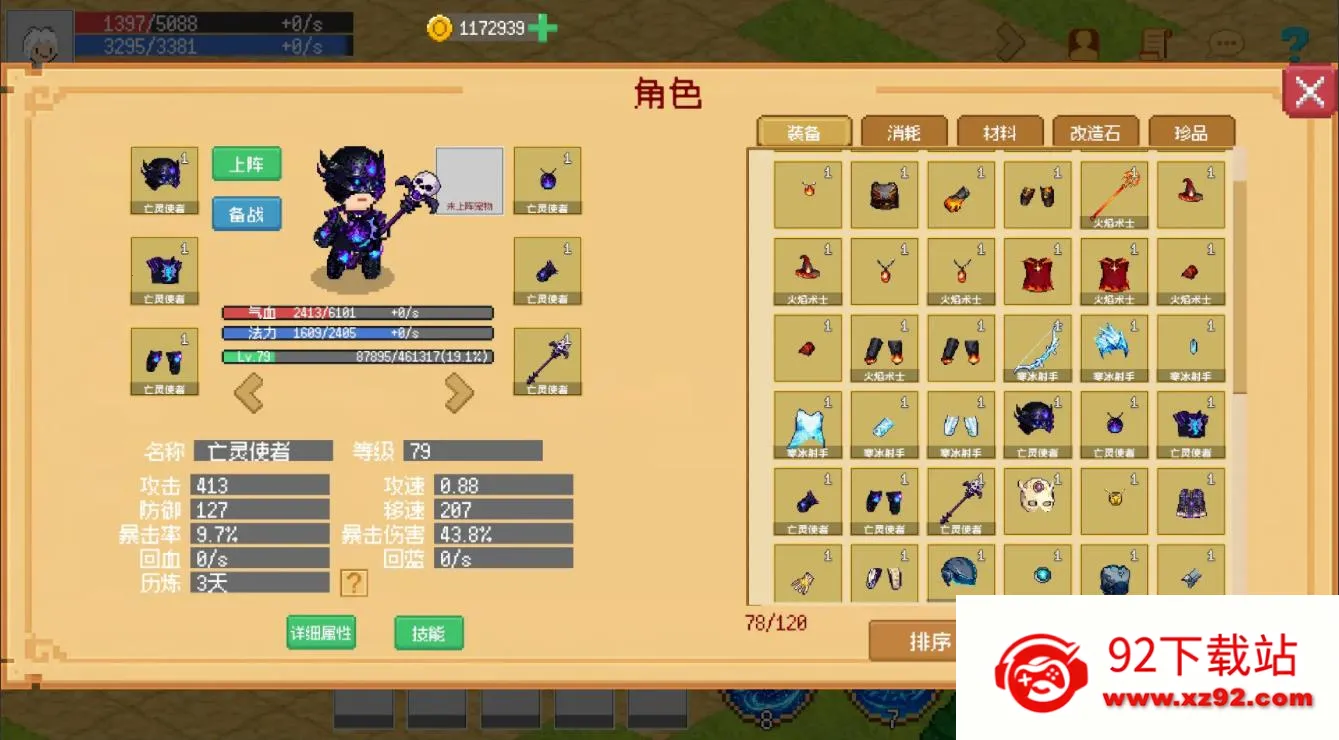This screenshot has height=740, width=1339.
Task: Open the chat bubble icon in top bar
Action: (1225, 42)
